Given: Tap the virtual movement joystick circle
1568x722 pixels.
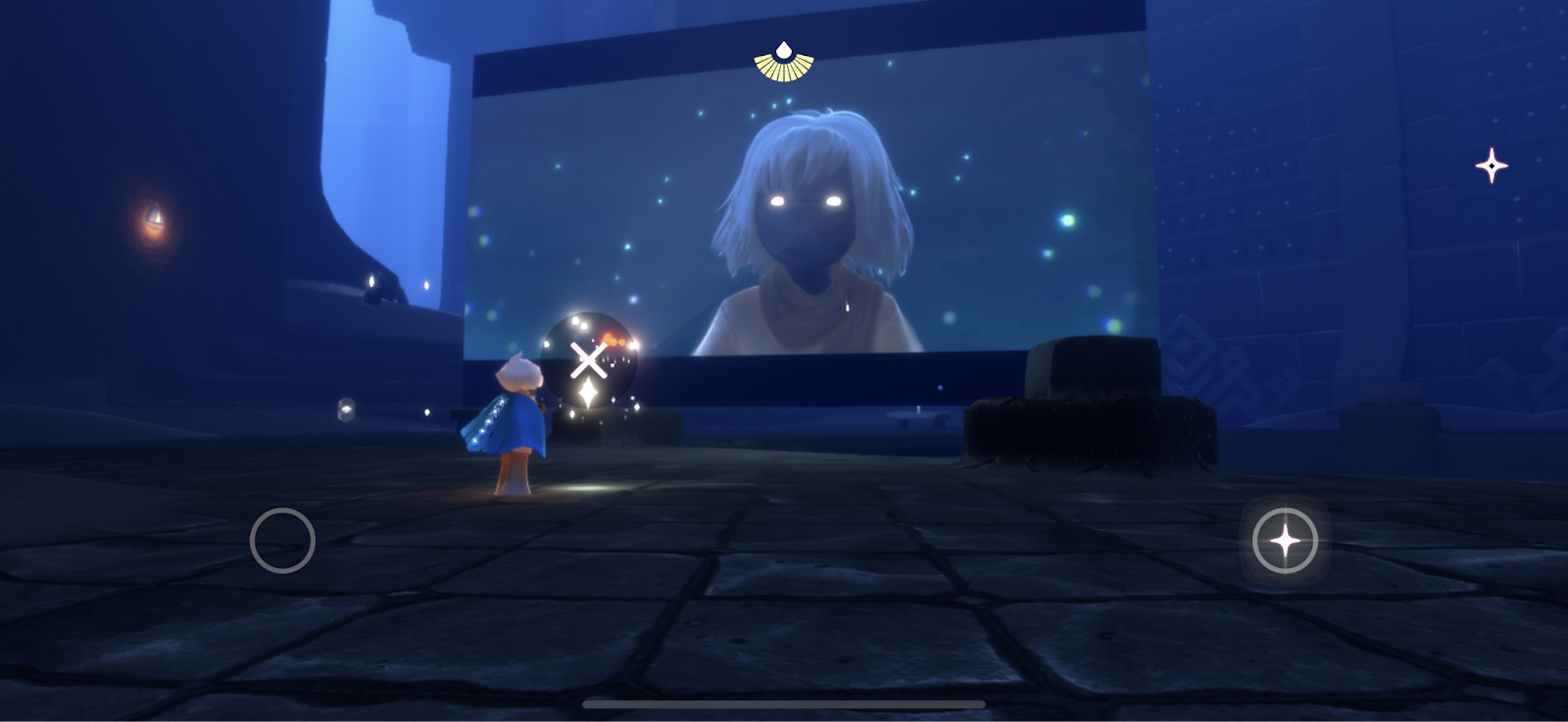Looking at the screenshot, I should pyautogui.click(x=282, y=540).
